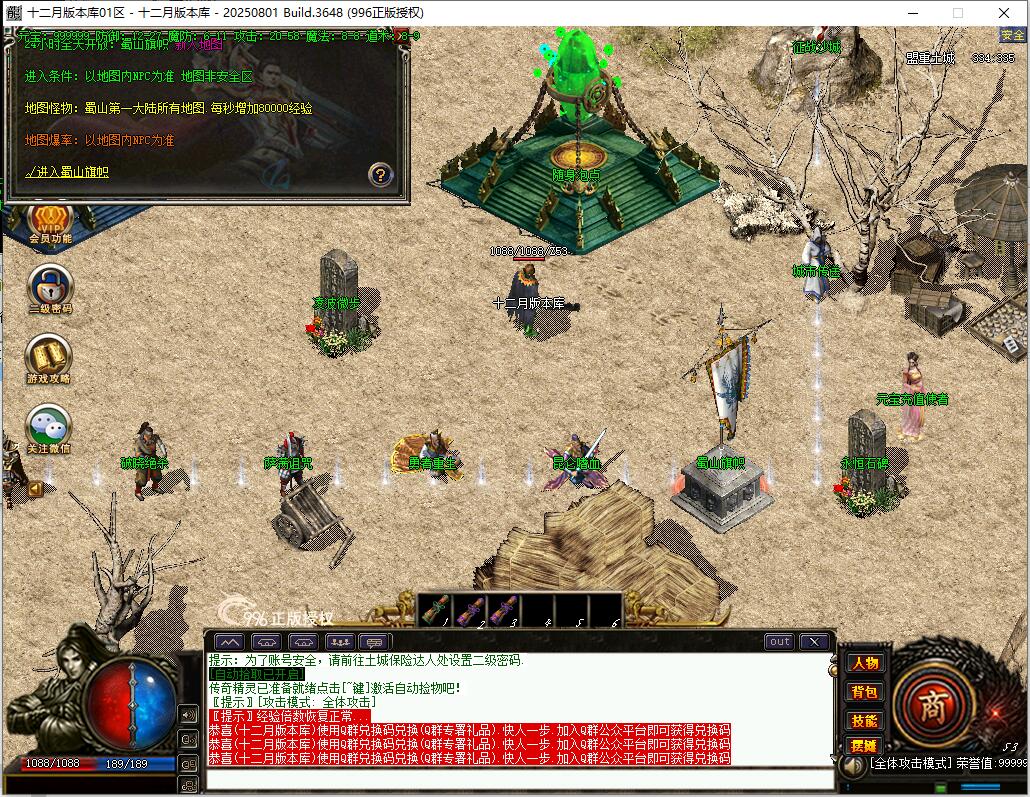1030x797 pixels.
Task: Open the 人物 character panel
Action: click(x=864, y=663)
